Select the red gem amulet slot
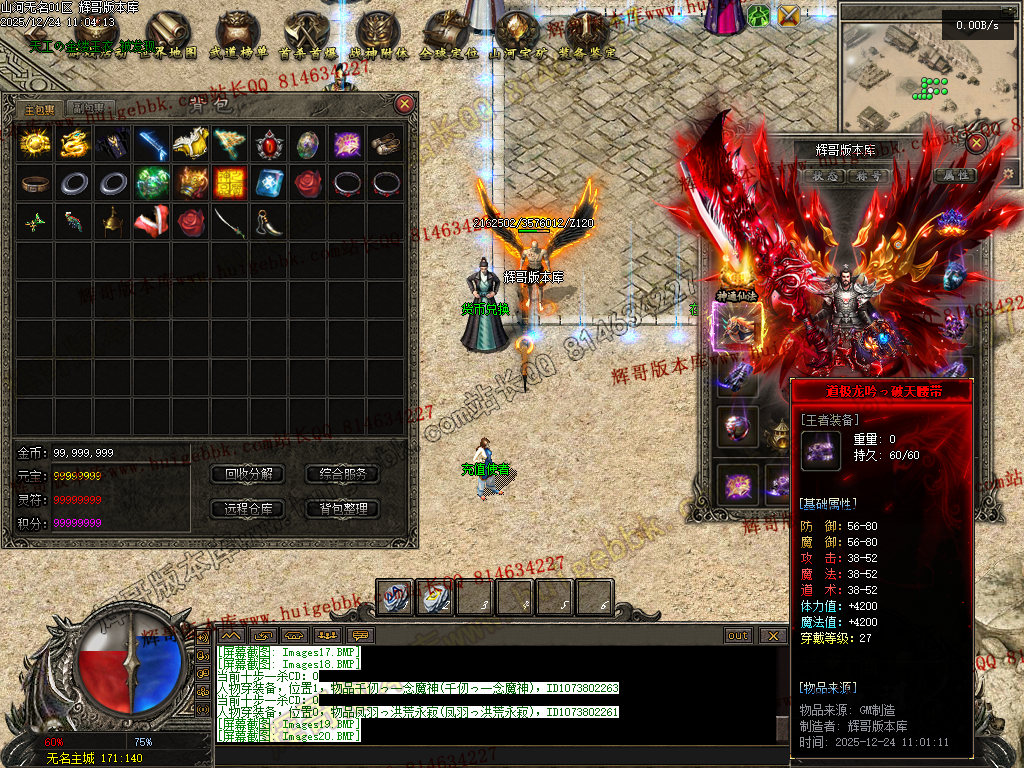1024x768 pixels. click(269, 144)
